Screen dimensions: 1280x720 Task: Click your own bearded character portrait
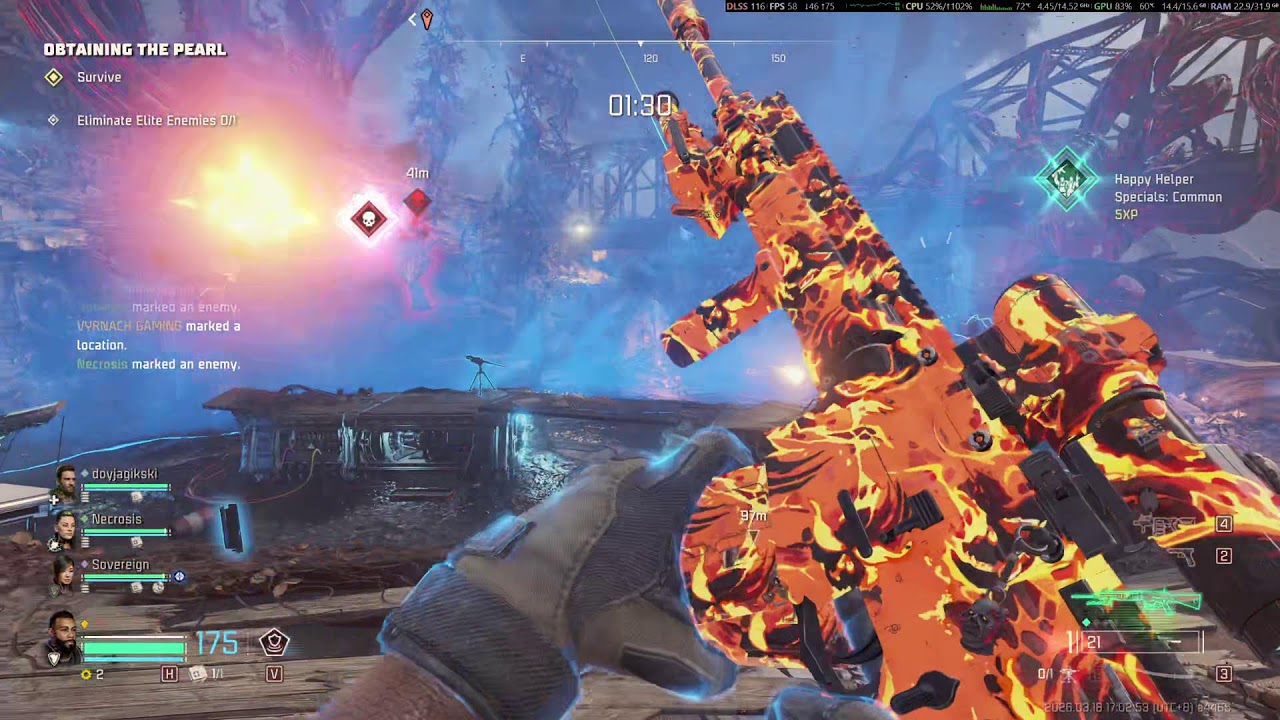pyautogui.click(x=62, y=637)
